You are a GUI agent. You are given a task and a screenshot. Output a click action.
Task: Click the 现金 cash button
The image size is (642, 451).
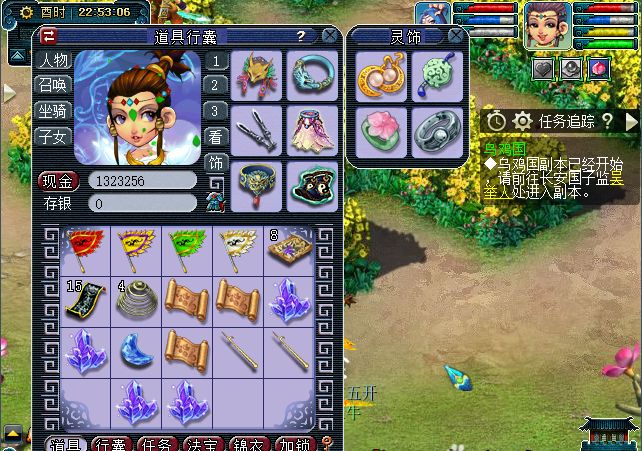coord(58,181)
